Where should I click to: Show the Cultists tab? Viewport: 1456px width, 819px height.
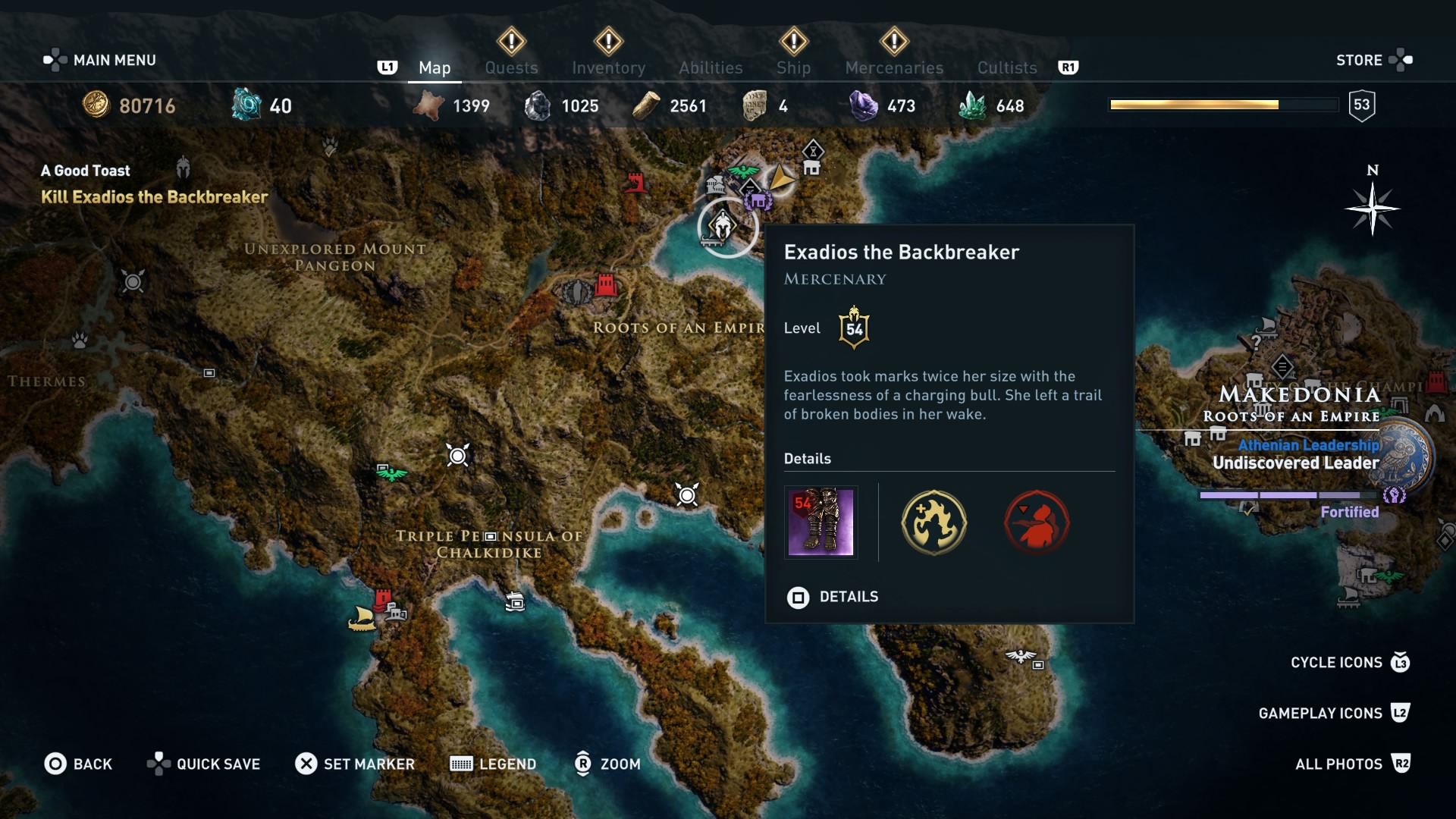click(x=1006, y=67)
